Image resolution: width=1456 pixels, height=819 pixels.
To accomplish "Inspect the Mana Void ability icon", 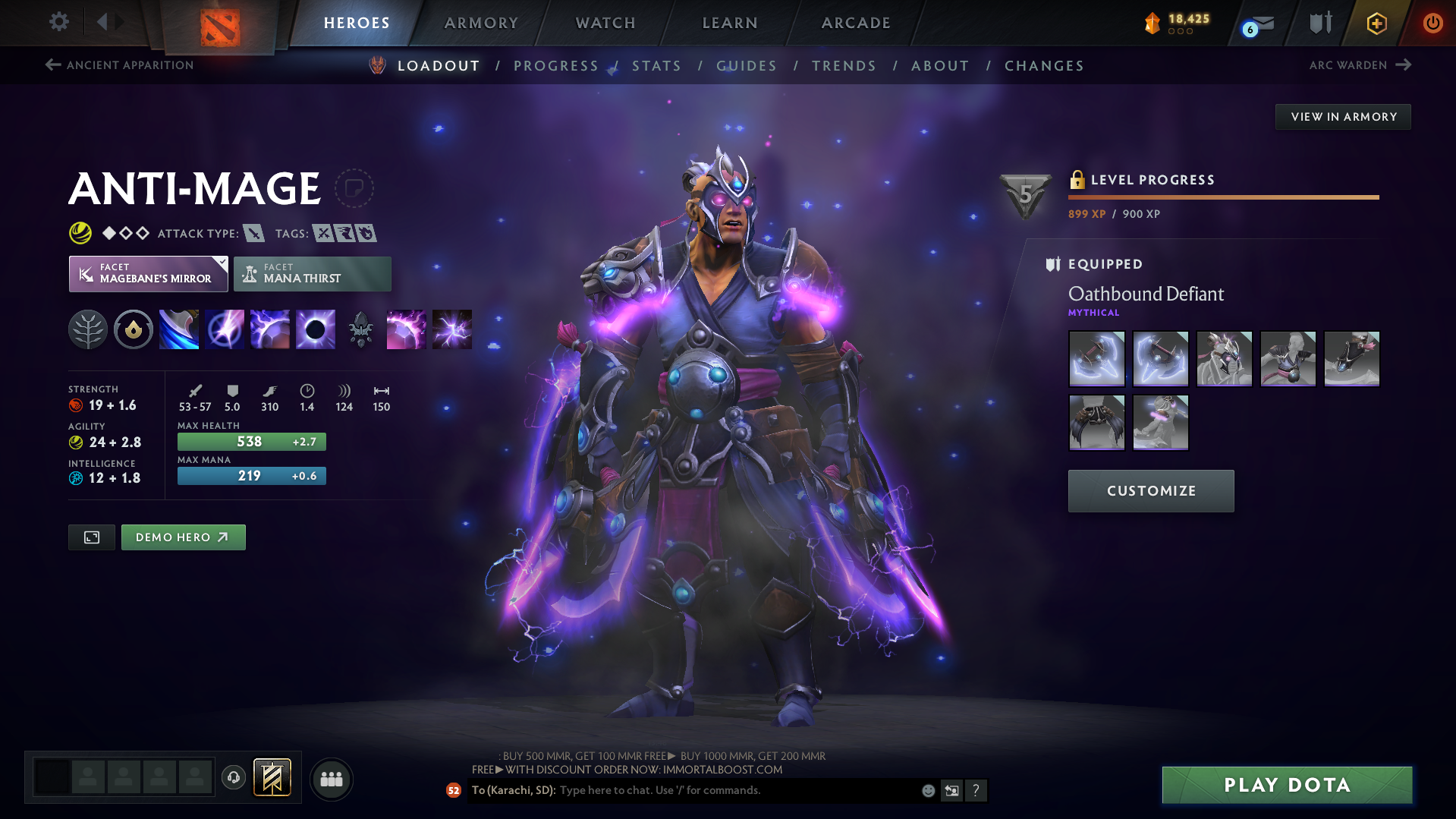I will 315,329.
